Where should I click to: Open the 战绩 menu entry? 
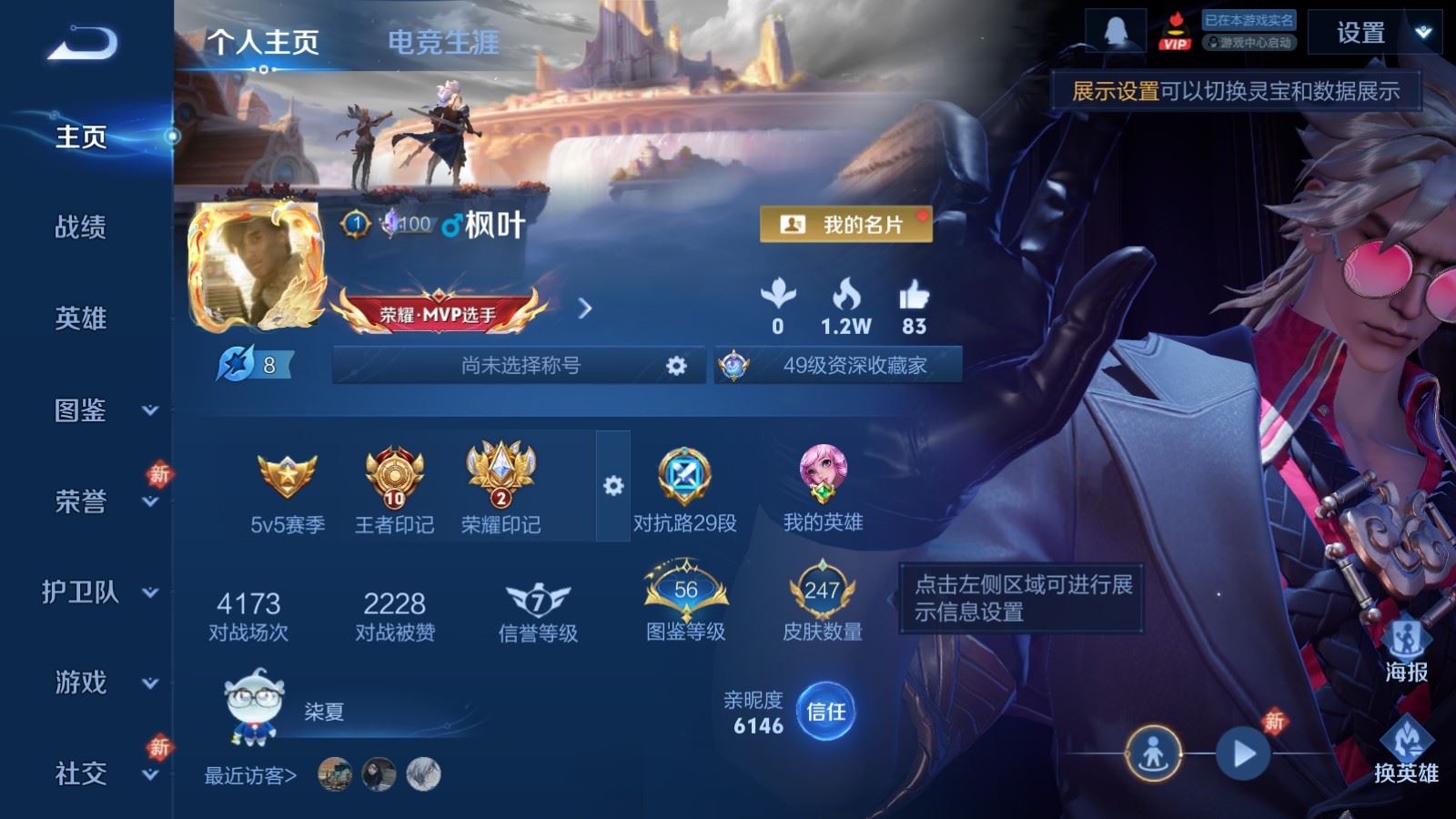pos(81,227)
